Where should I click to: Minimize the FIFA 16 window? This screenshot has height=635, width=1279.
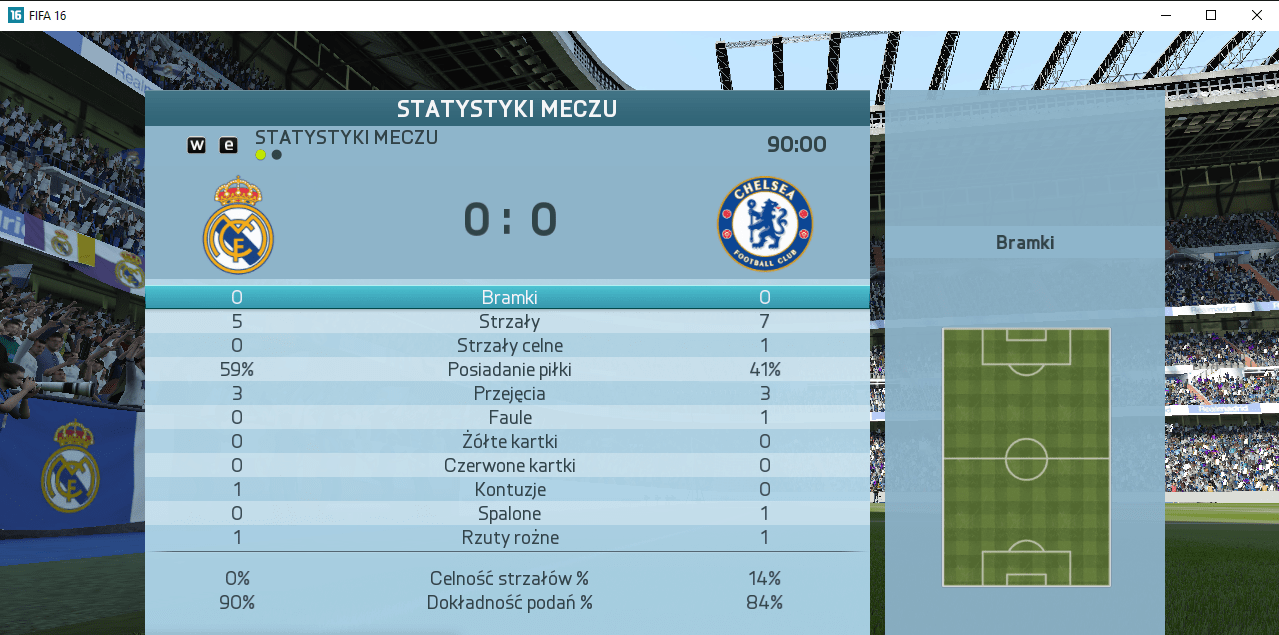click(x=1165, y=15)
